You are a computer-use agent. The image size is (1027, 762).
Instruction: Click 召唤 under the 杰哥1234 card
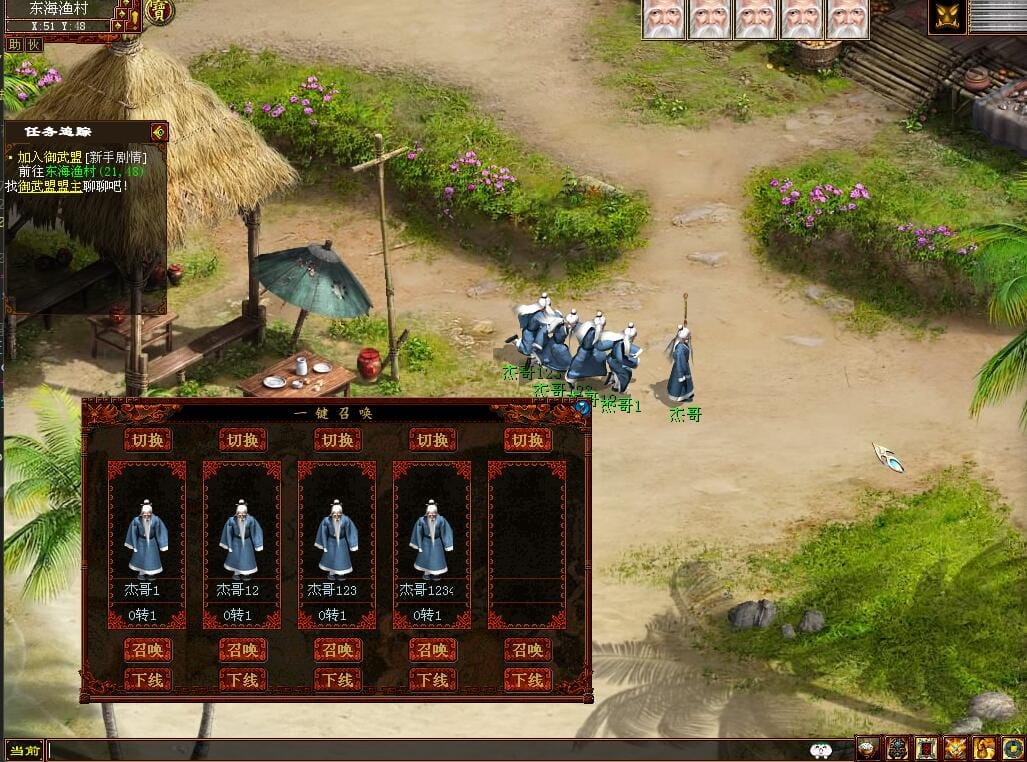click(x=432, y=650)
